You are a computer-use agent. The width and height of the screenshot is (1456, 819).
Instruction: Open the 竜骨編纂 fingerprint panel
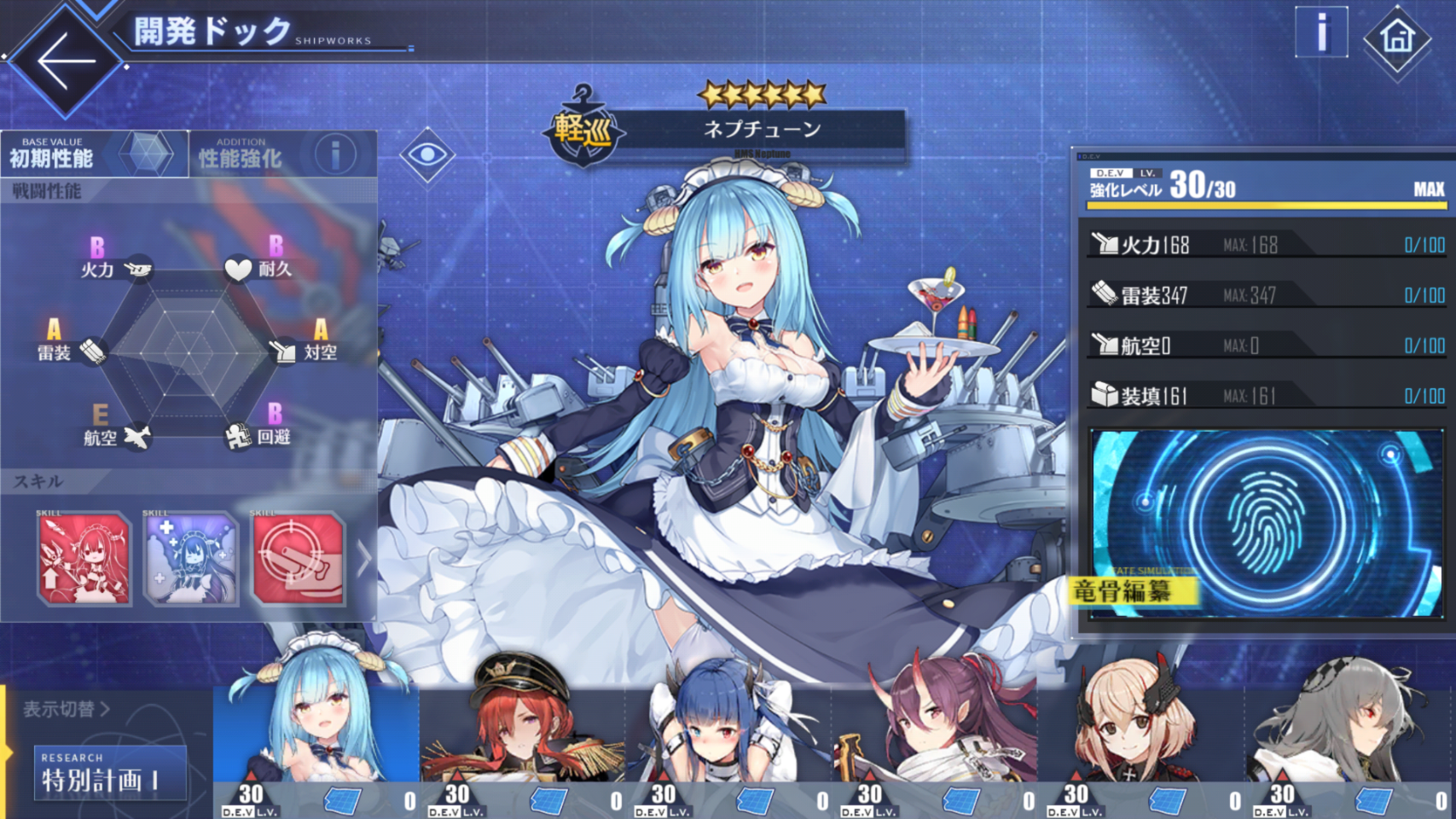coord(1265,523)
